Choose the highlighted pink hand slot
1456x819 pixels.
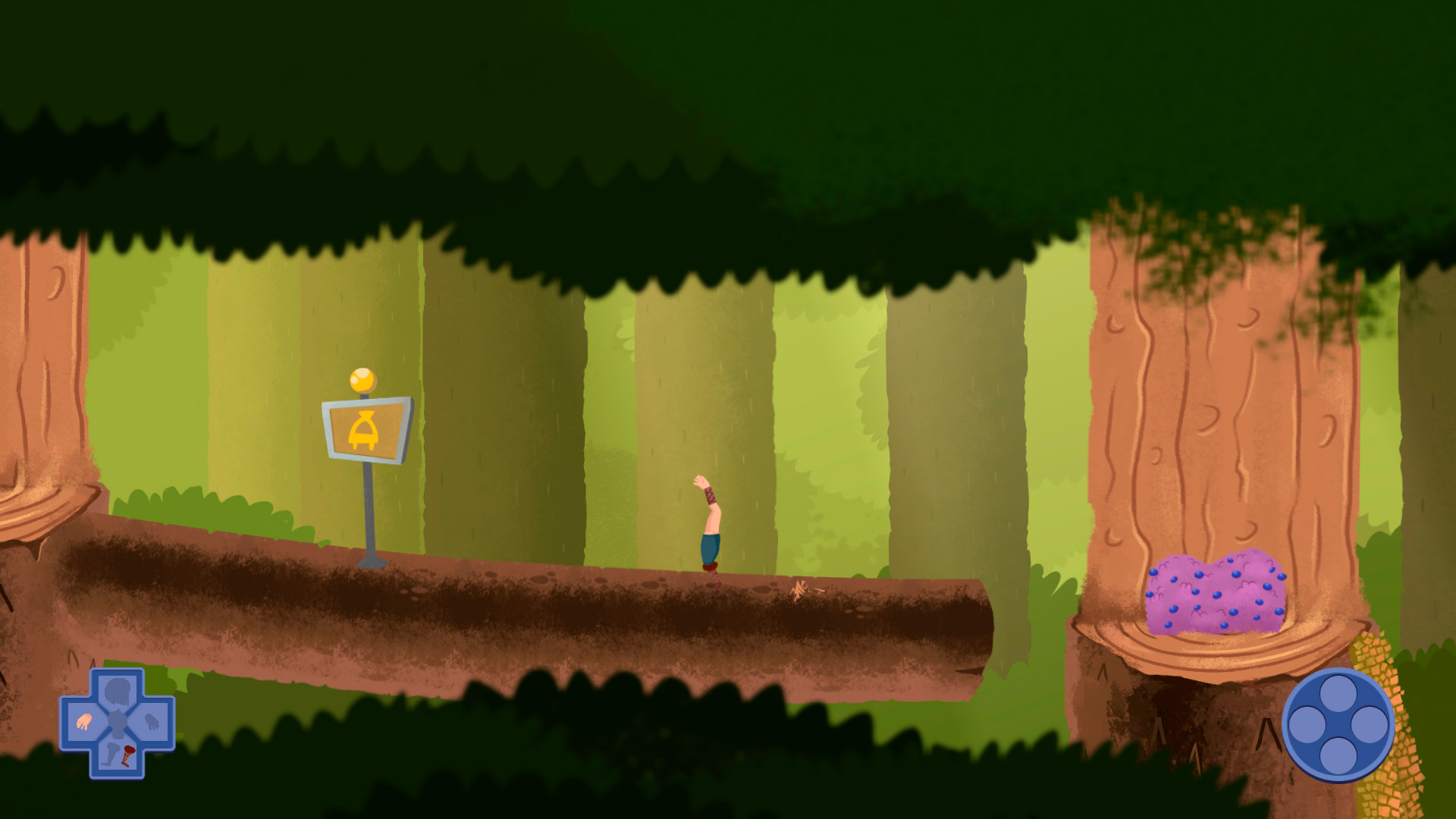(x=83, y=722)
